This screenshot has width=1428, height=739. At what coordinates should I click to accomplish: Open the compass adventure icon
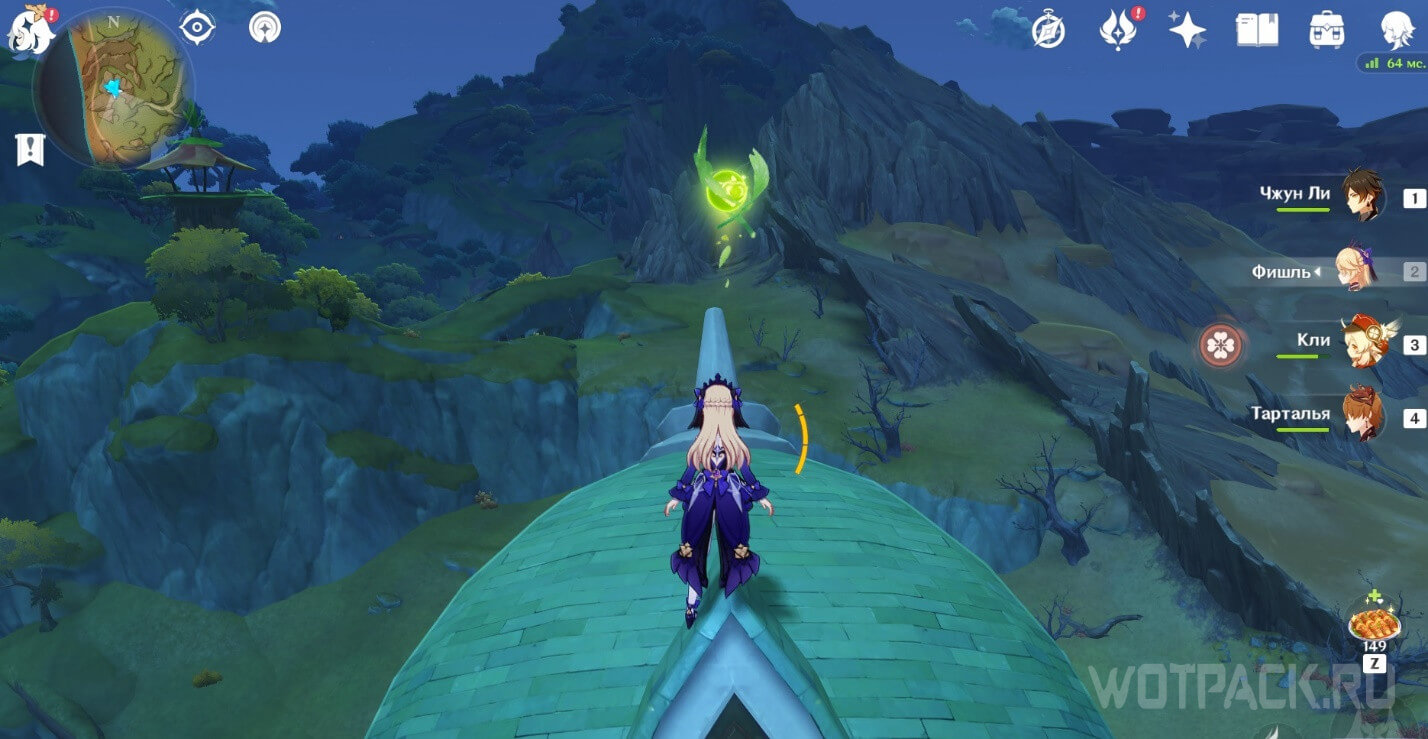click(x=1048, y=30)
